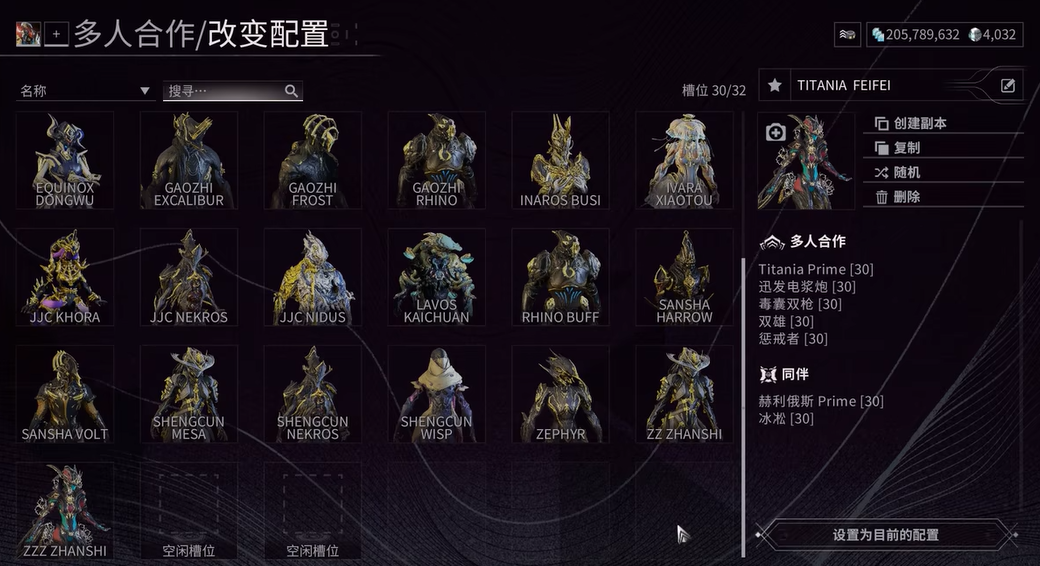Open the name sort dropdown
Viewport: 1040px width, 566px height.
click(x=84, y=91)
